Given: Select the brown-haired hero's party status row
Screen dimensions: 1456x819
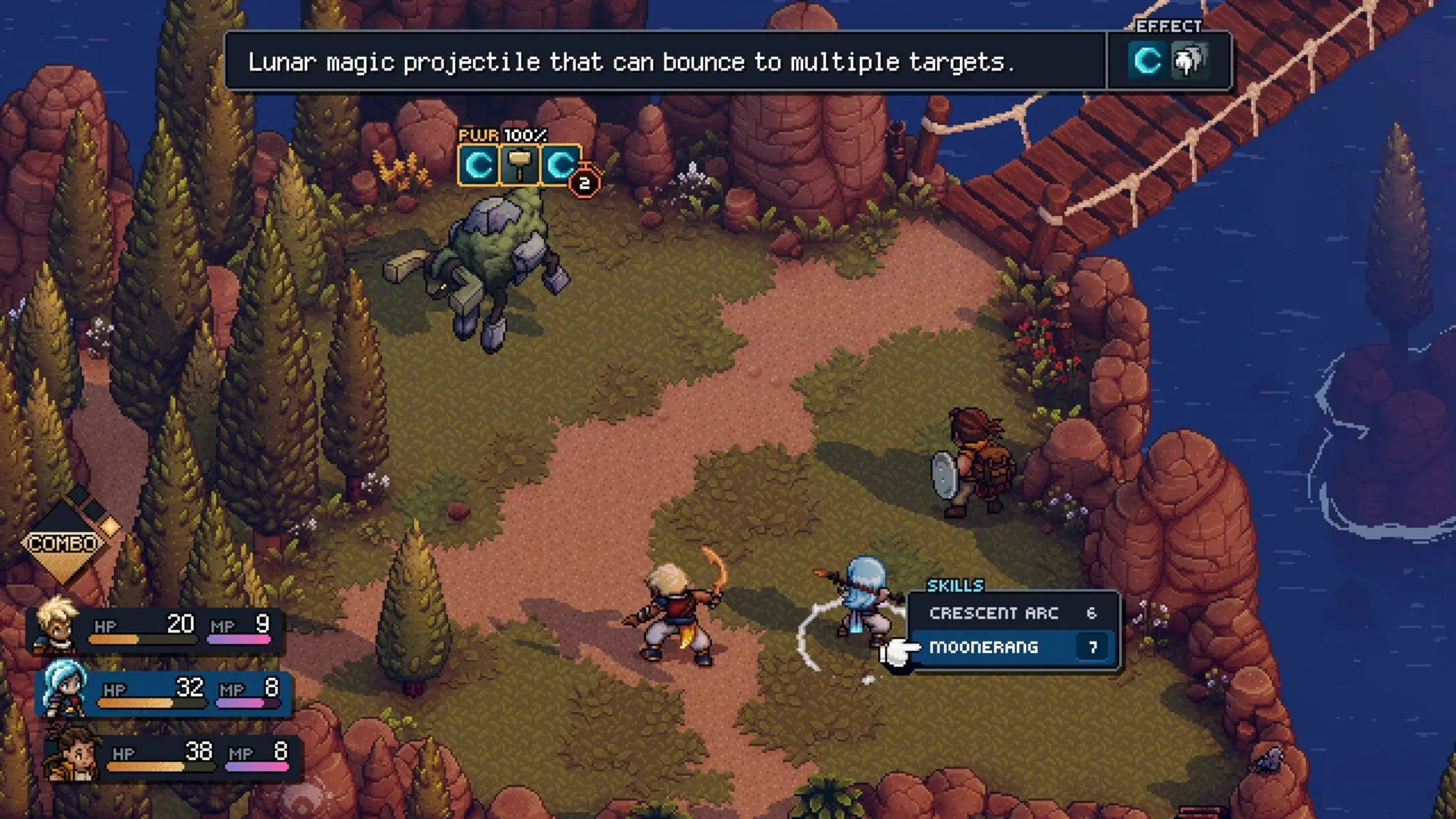Looking at the screenshot, I should (171, 756).
